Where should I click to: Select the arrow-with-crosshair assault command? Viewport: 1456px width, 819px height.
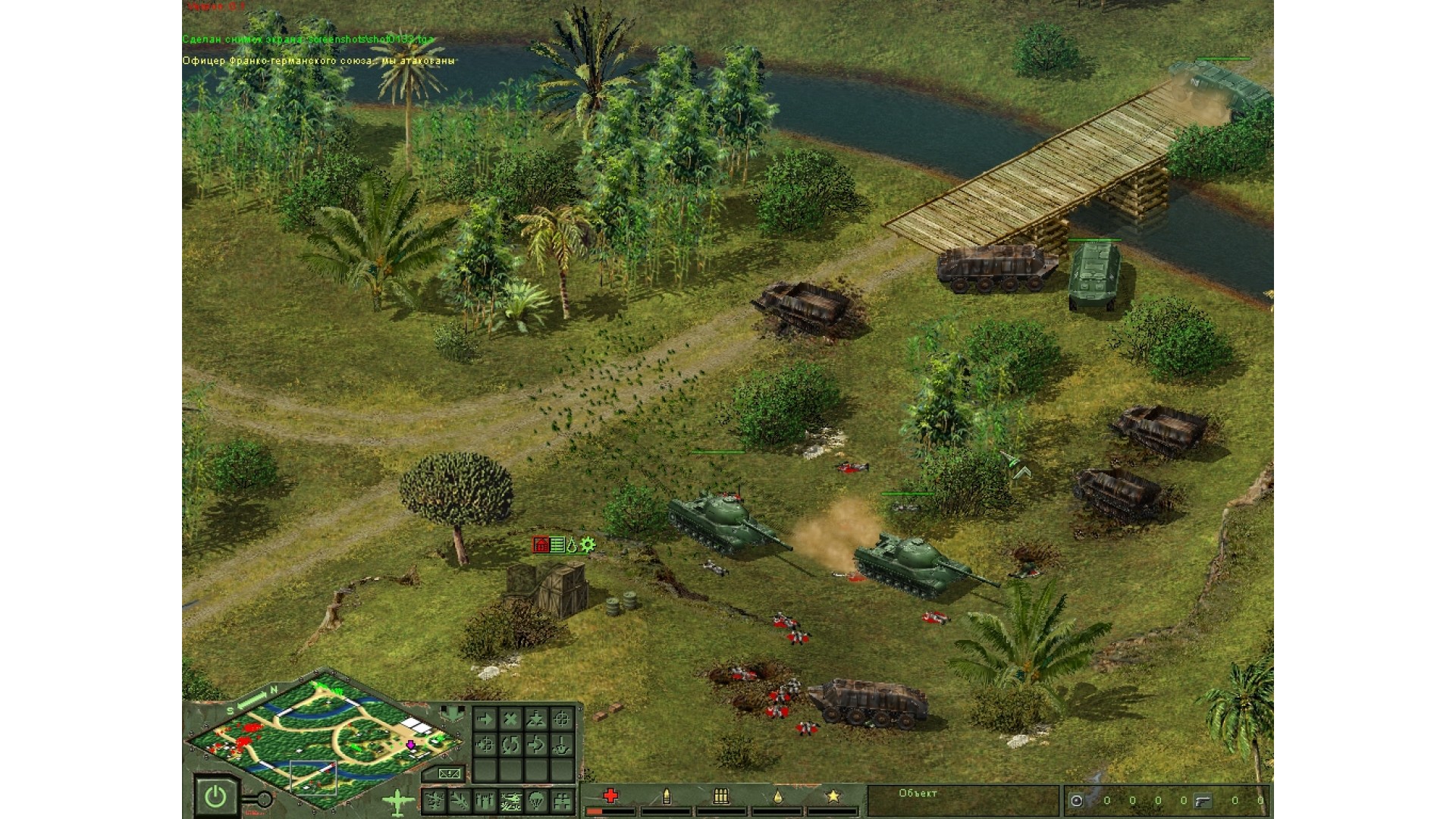tap(485, 745)
